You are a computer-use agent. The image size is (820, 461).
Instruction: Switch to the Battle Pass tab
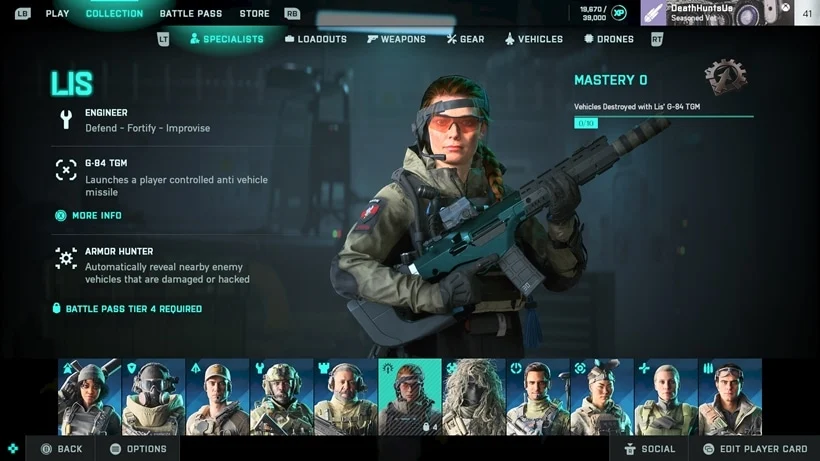(189, 14)
